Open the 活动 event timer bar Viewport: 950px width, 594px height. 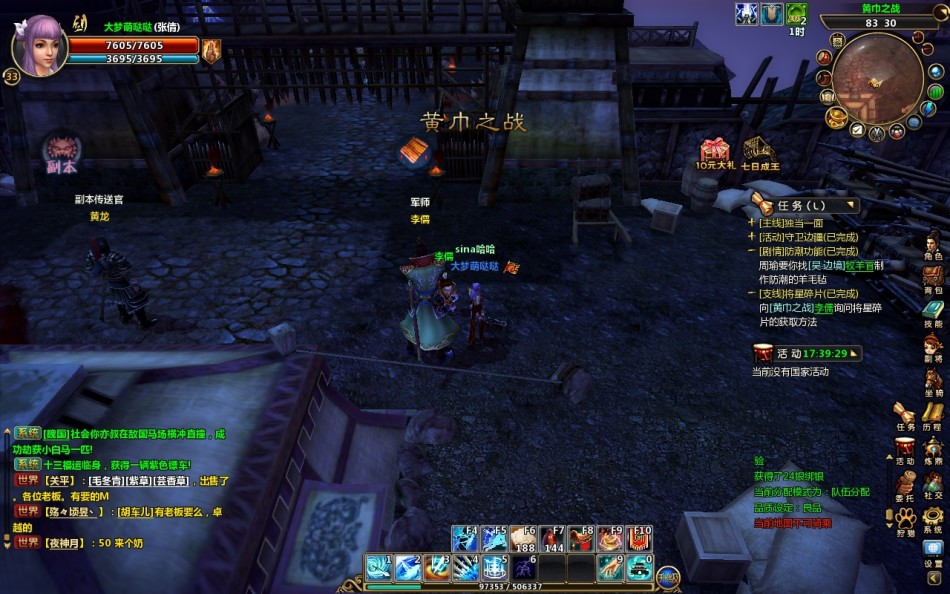coord(806,353)
